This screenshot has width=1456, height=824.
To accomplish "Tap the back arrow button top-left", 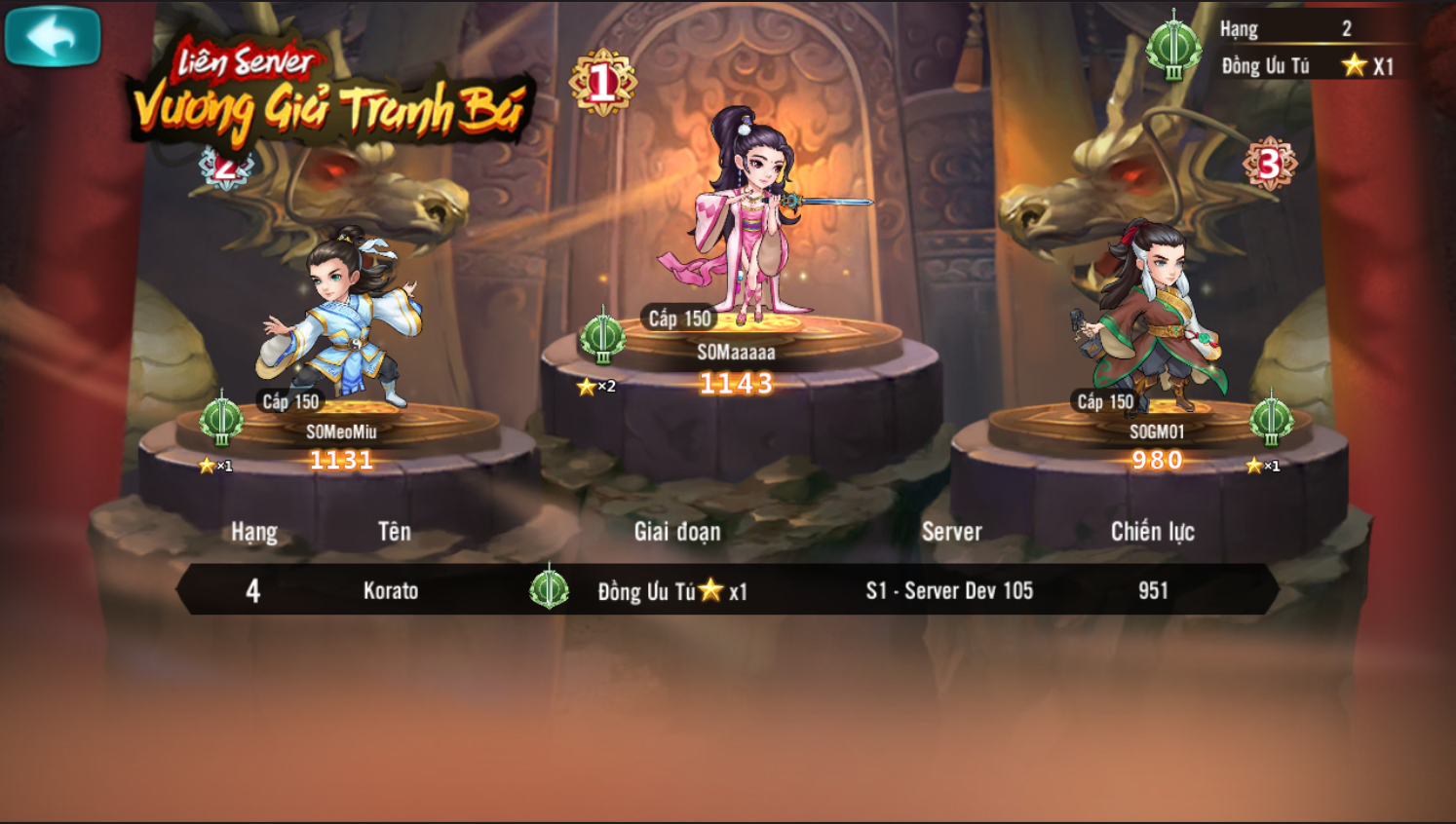I will (54, 35).
